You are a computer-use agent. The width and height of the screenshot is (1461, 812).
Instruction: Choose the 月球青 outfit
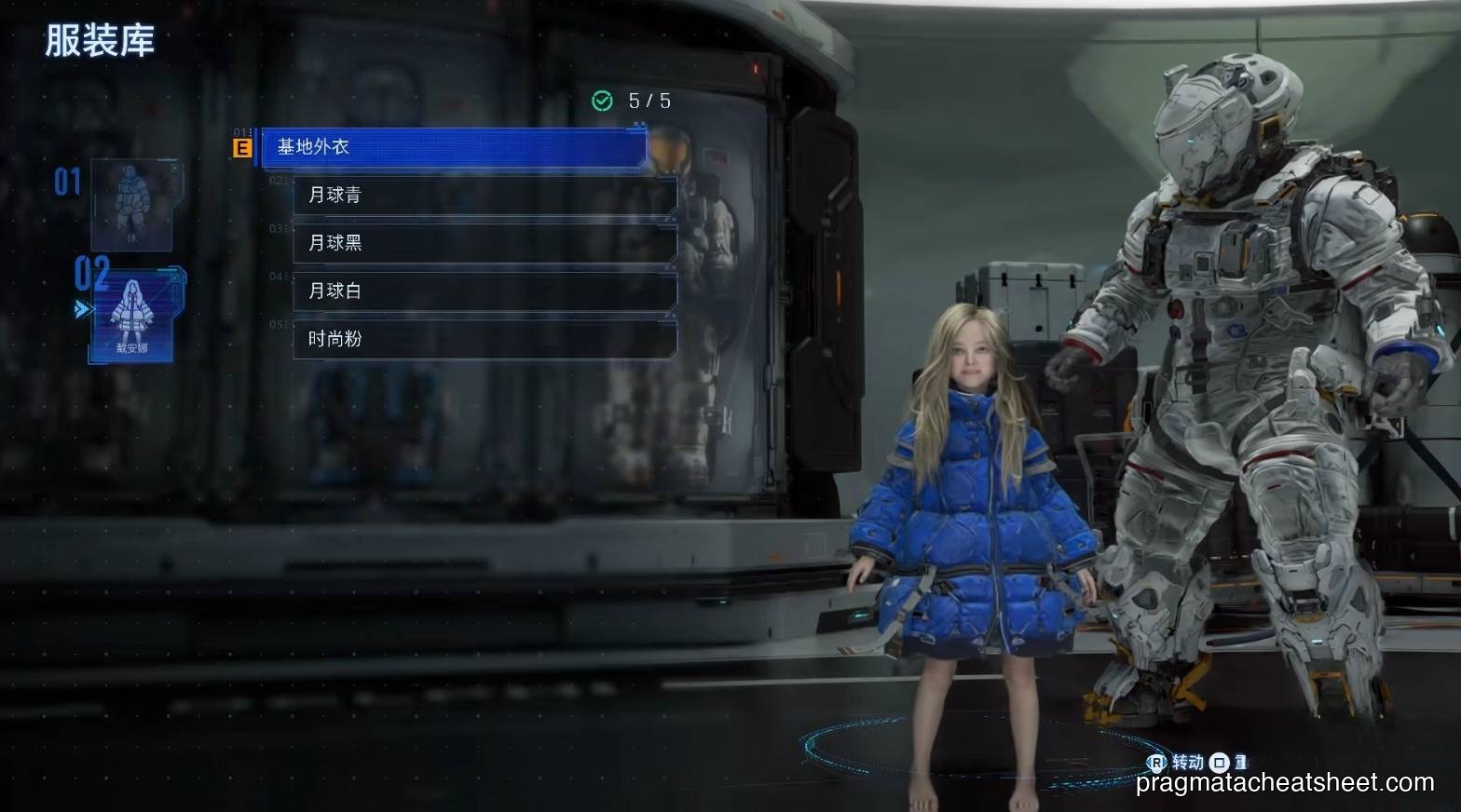(x=484, y=196)
